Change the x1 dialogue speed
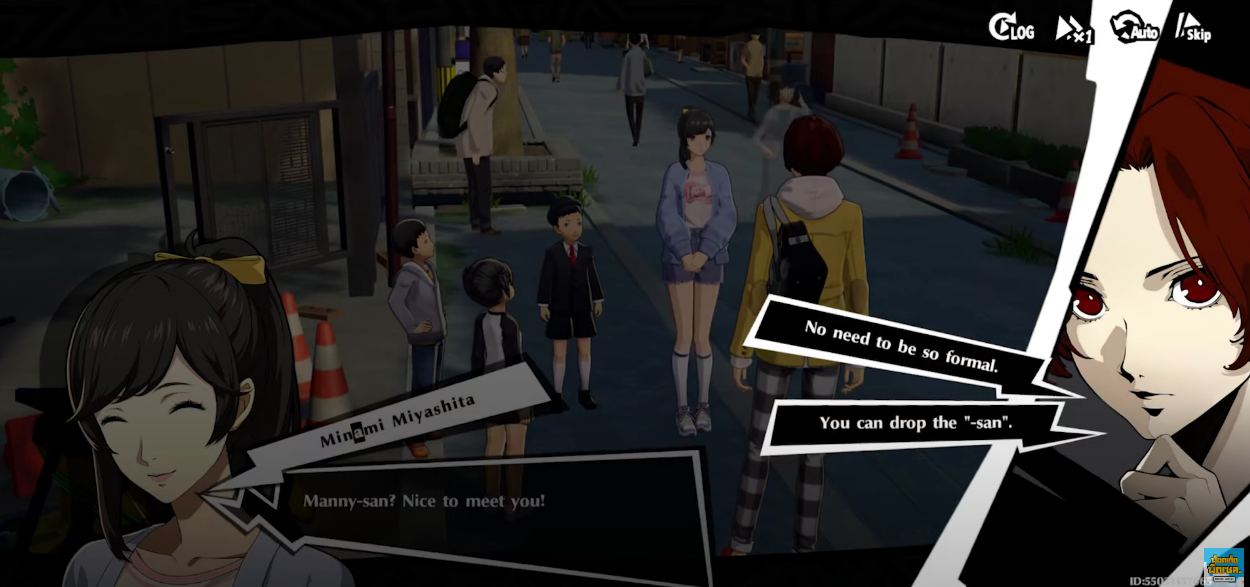The width and height of the screenshot is (1250, 587). (x=1073, y=30)
